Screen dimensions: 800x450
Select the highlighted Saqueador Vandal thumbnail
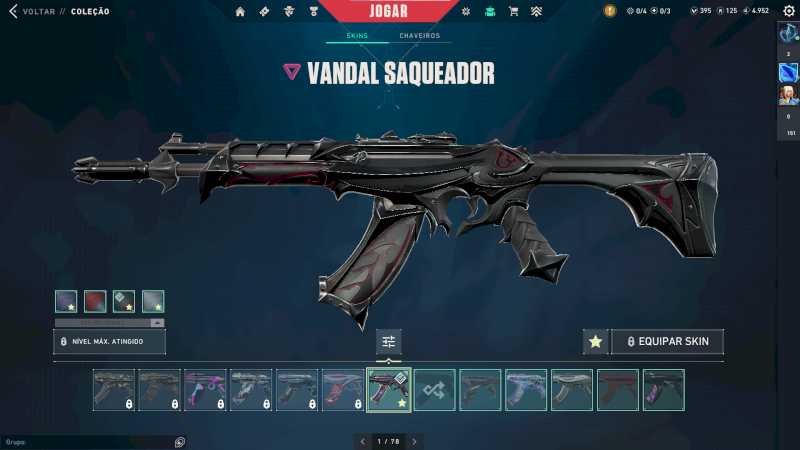(x=389, y=390)
